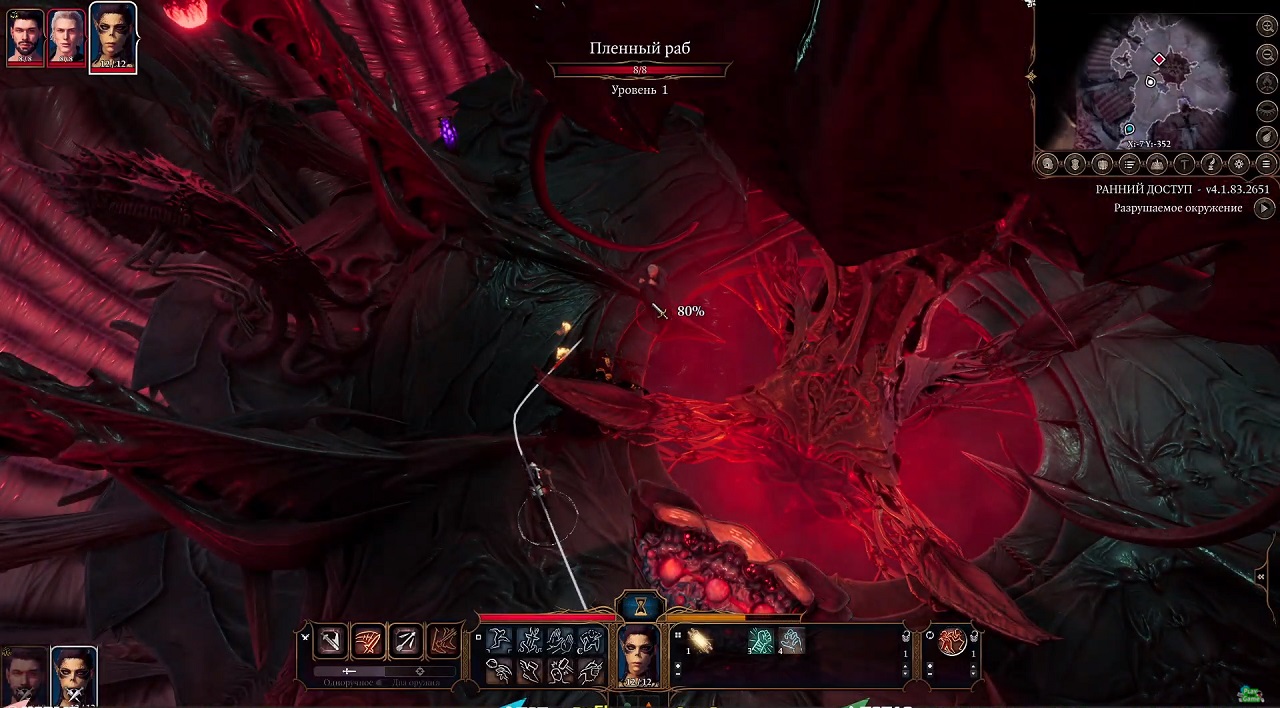This screenshot has height=708, width=1280.
Task: Click the play arrow next to Разрушаемое окружение
Action: pos(1265,208)
